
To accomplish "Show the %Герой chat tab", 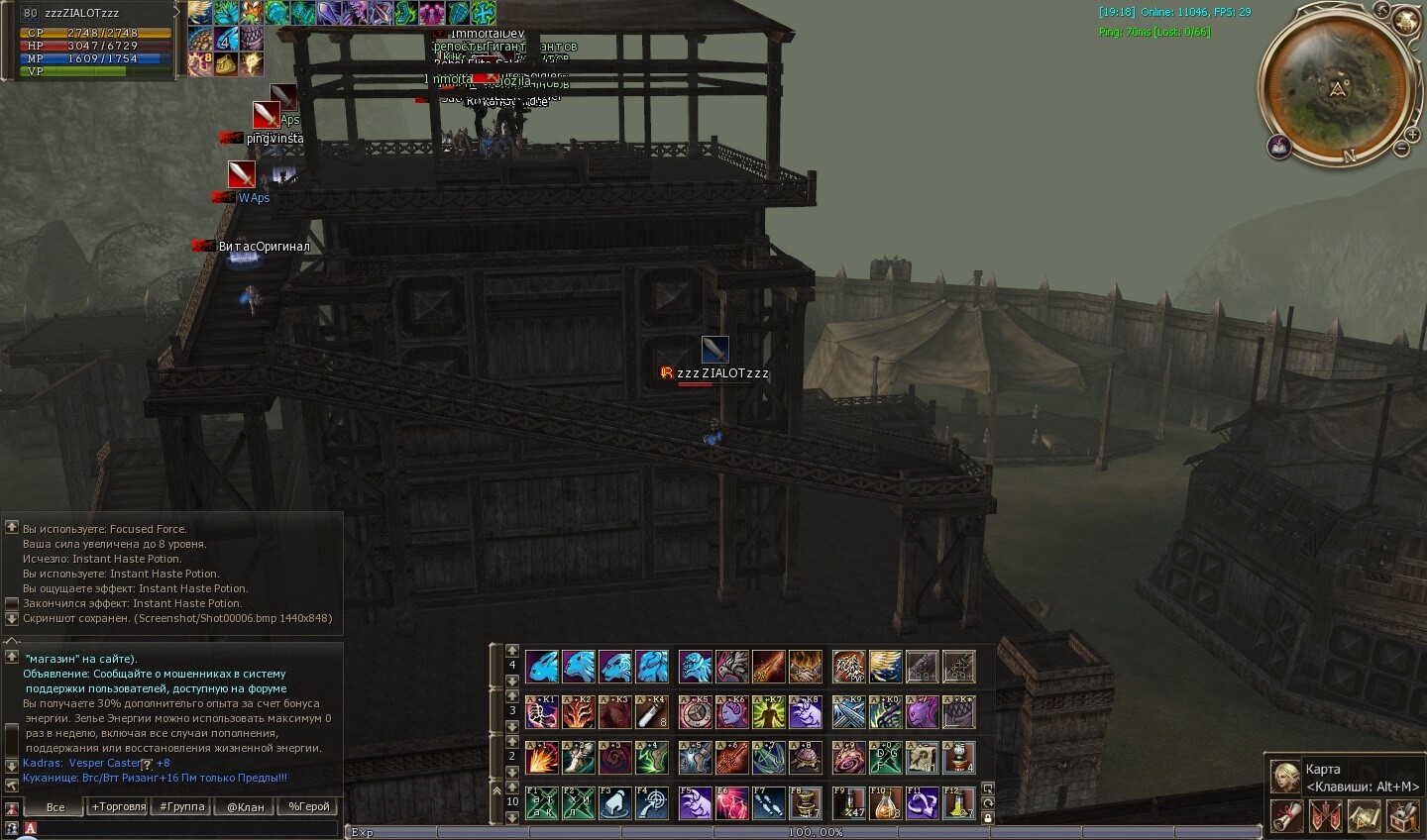I will pyautogui.click(x=308, y=806).
